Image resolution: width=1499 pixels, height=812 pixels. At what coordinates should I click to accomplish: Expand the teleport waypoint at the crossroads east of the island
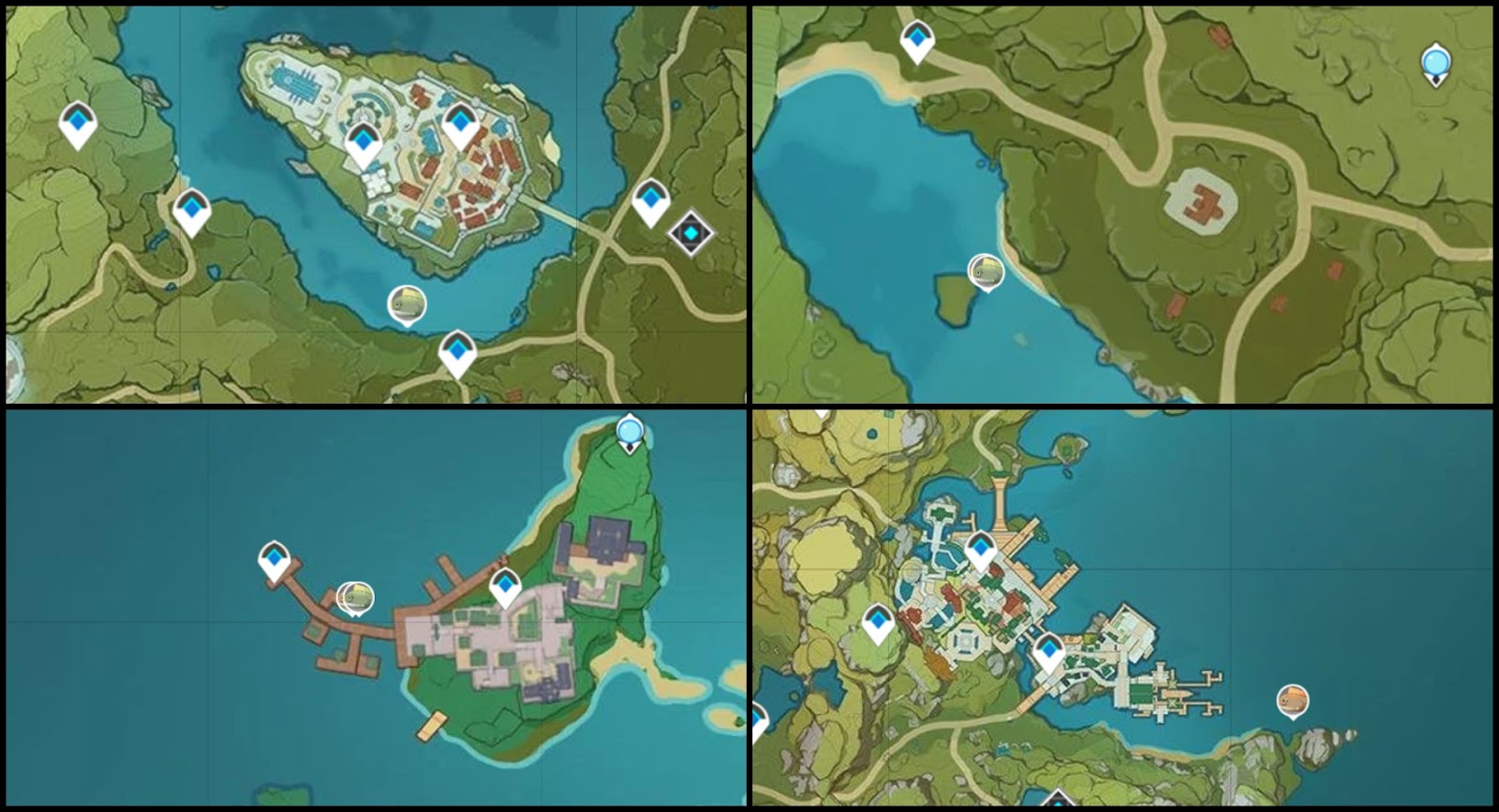coord(653,199)
